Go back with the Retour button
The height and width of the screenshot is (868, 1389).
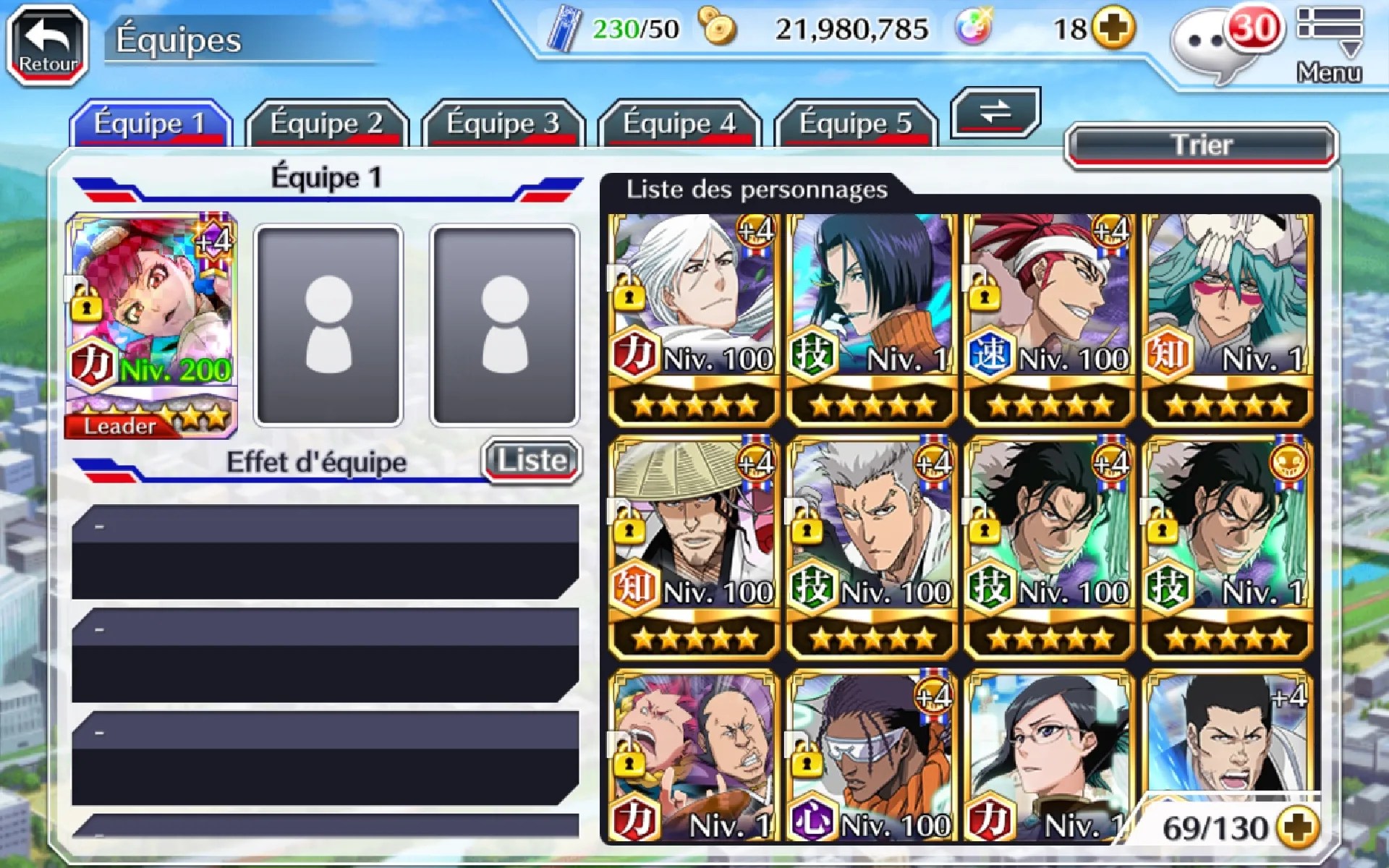point(48,45)
